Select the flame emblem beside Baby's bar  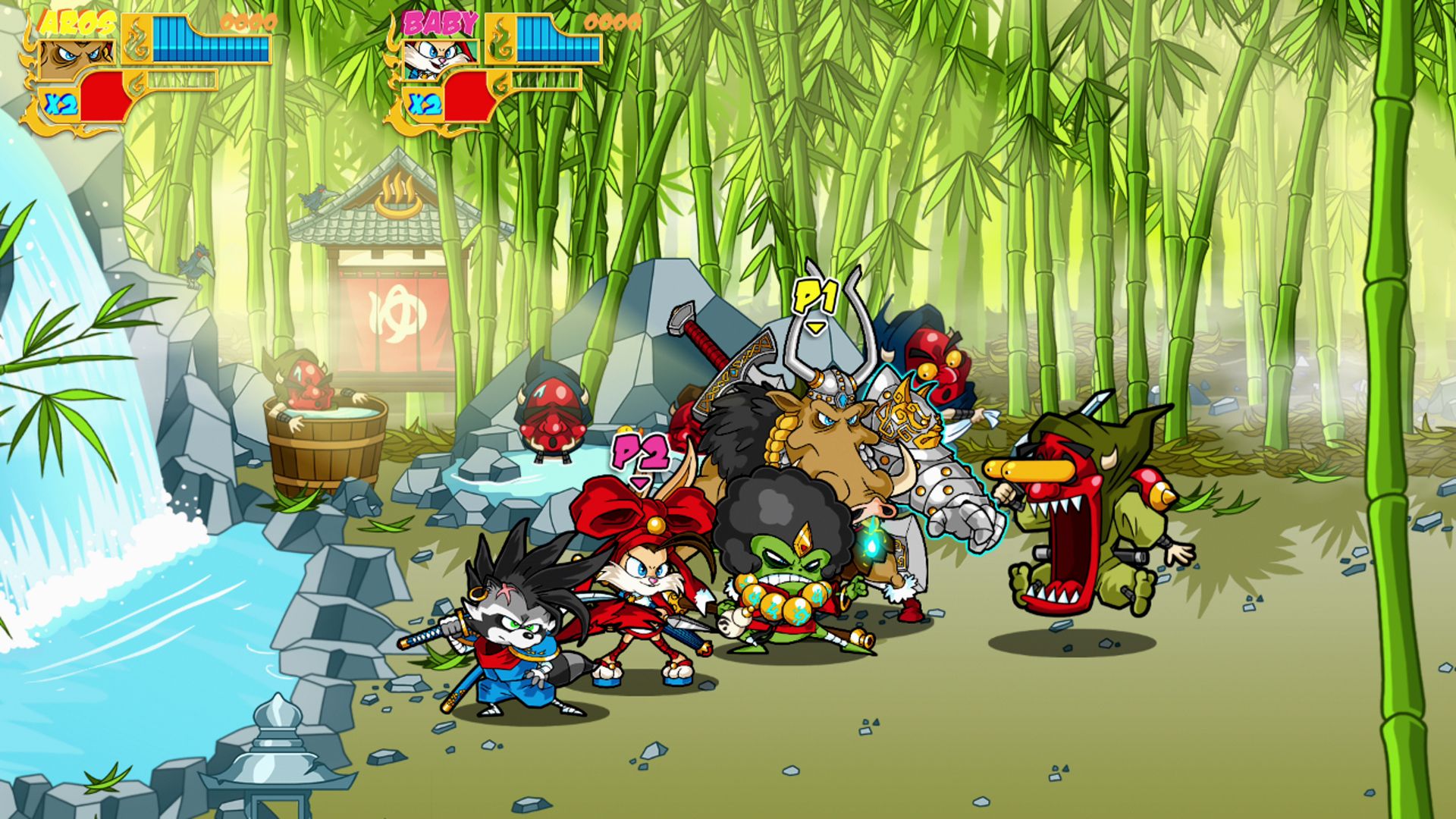(x=500, y=39)
